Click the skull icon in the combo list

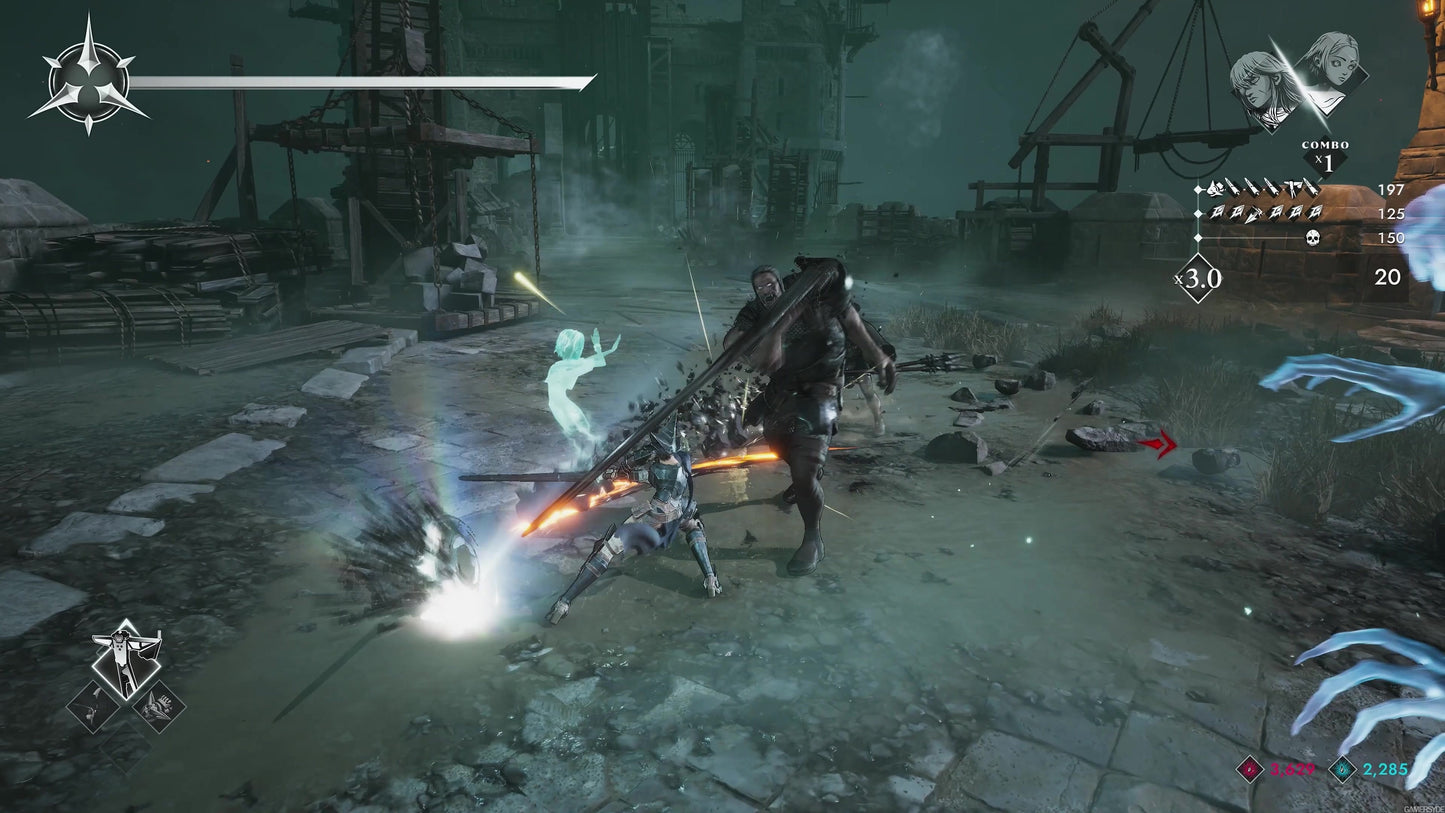[x=1313, y=238]
